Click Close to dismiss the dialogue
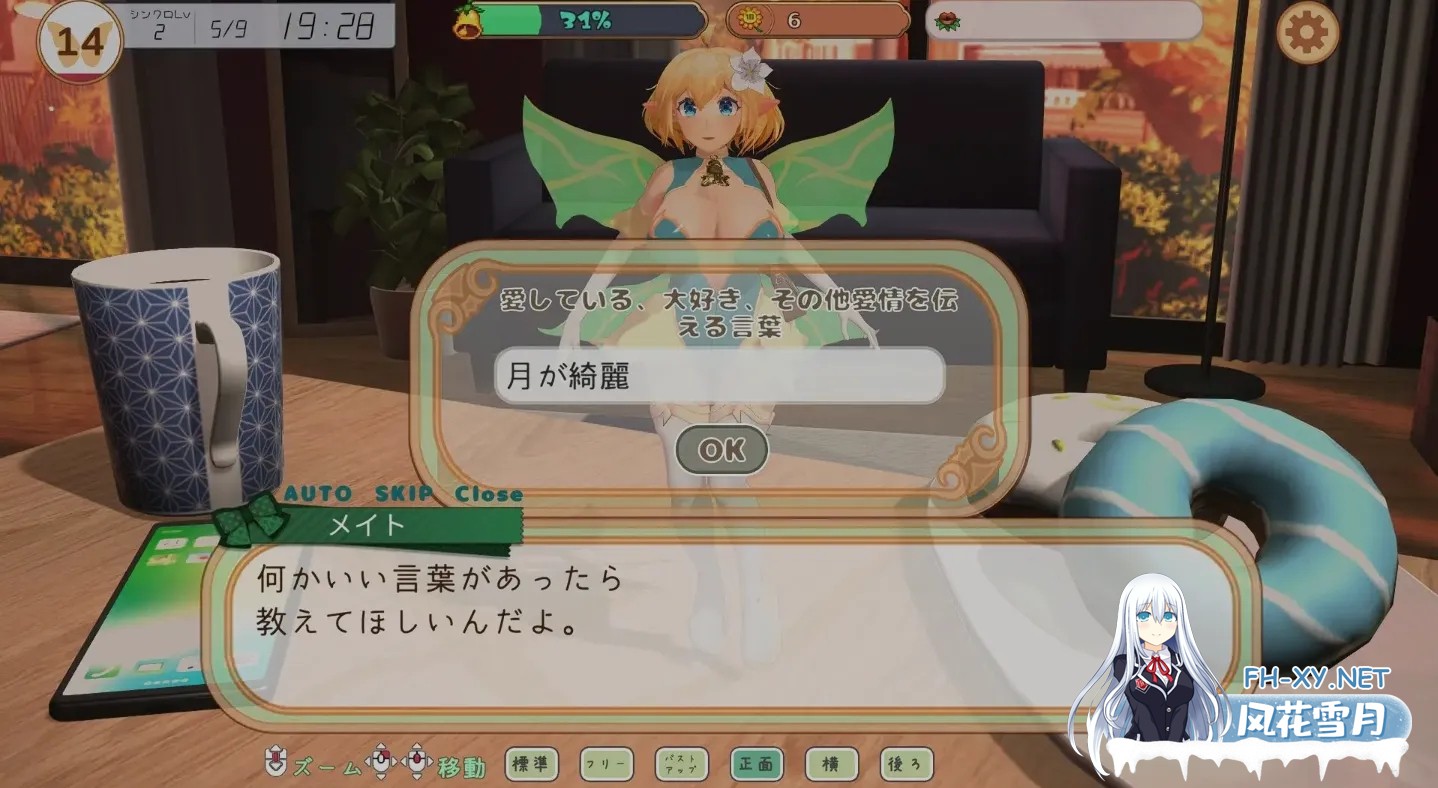This screenshot has width=1438, height=788. [487, 493]
